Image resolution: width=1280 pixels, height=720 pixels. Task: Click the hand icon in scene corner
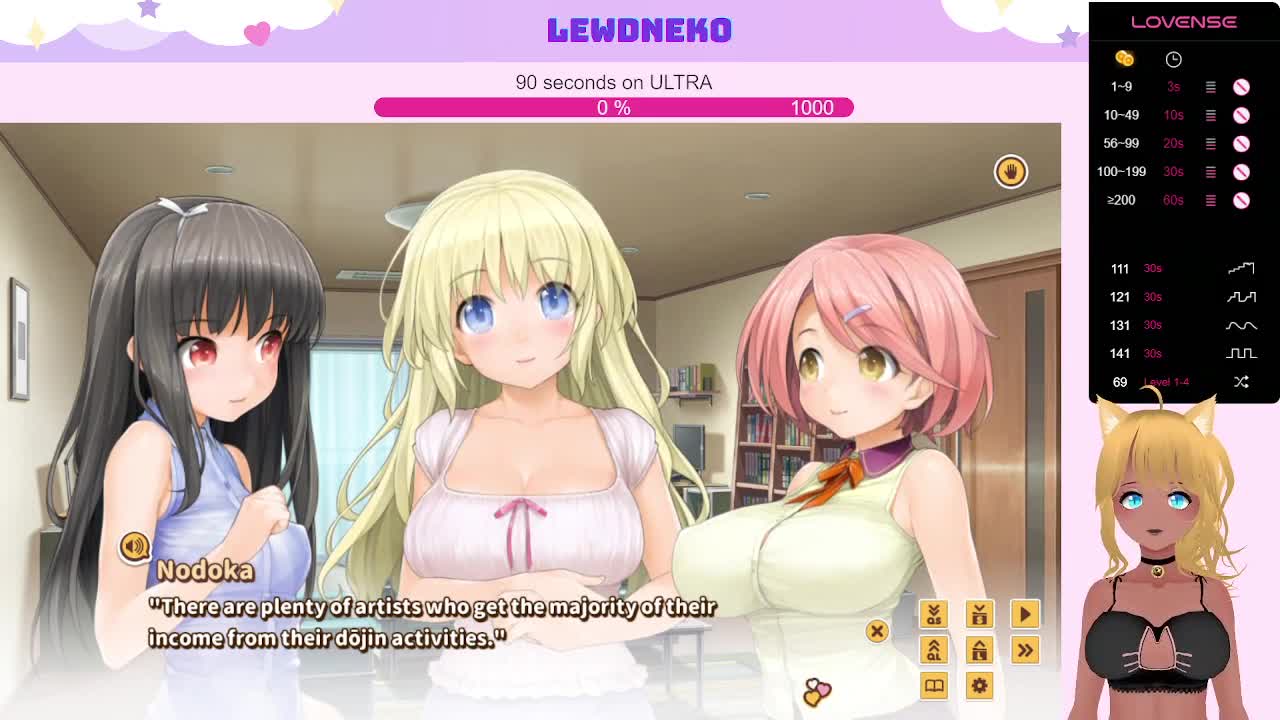coord(1010,171)
